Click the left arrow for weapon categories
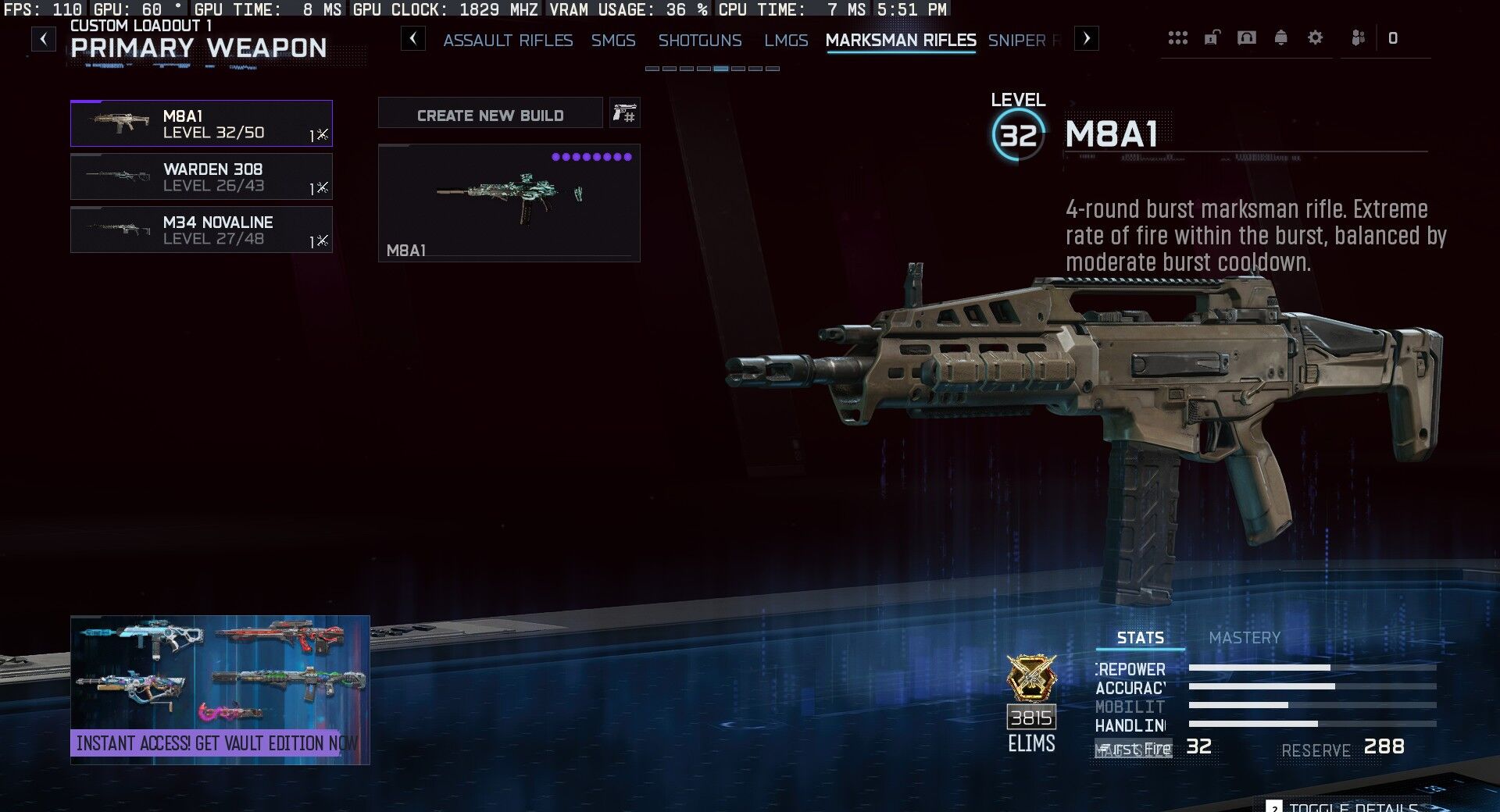 pyautogui.click(x=413, y=38)
